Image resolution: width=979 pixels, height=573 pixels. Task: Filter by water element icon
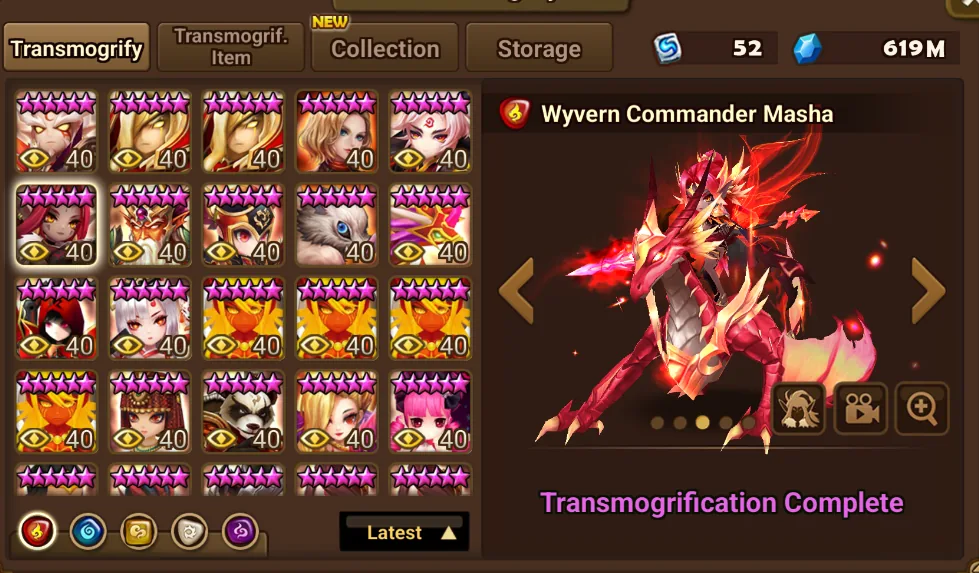point(88,532)
